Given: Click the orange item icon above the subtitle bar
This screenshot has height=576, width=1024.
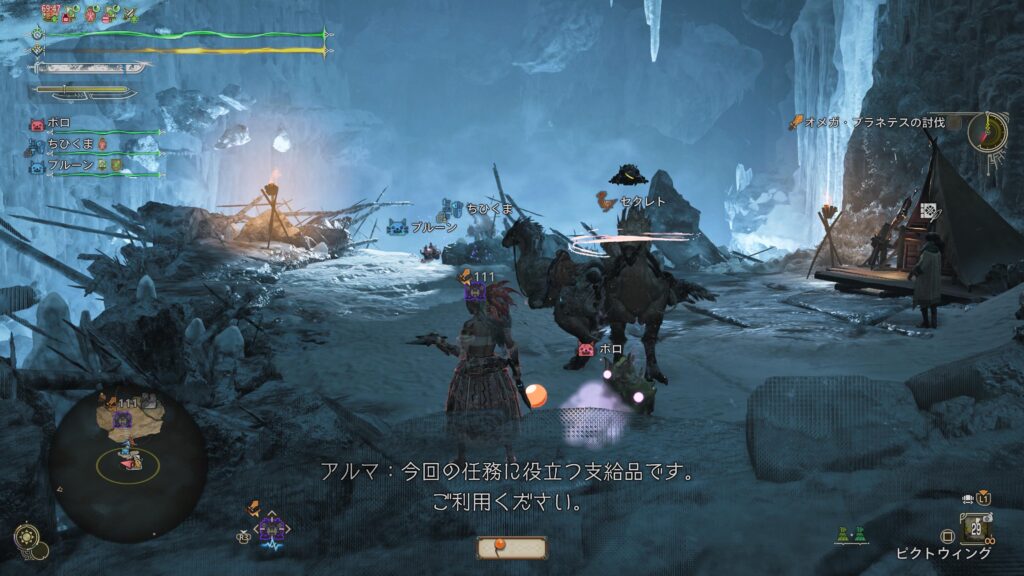Looking at the screenshot, I should (511, 548).
